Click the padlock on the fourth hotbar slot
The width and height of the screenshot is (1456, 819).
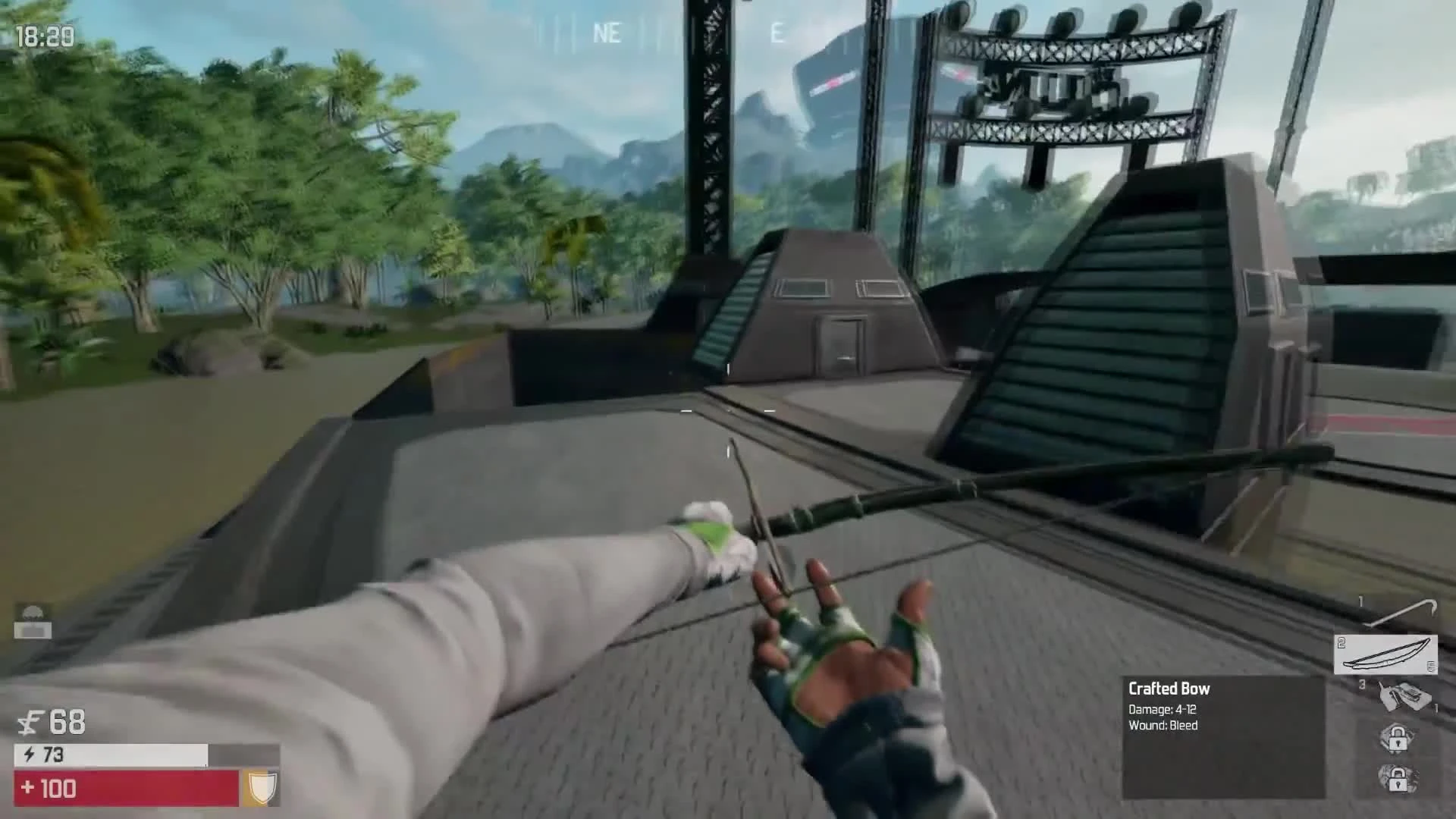coord(1398,738)
